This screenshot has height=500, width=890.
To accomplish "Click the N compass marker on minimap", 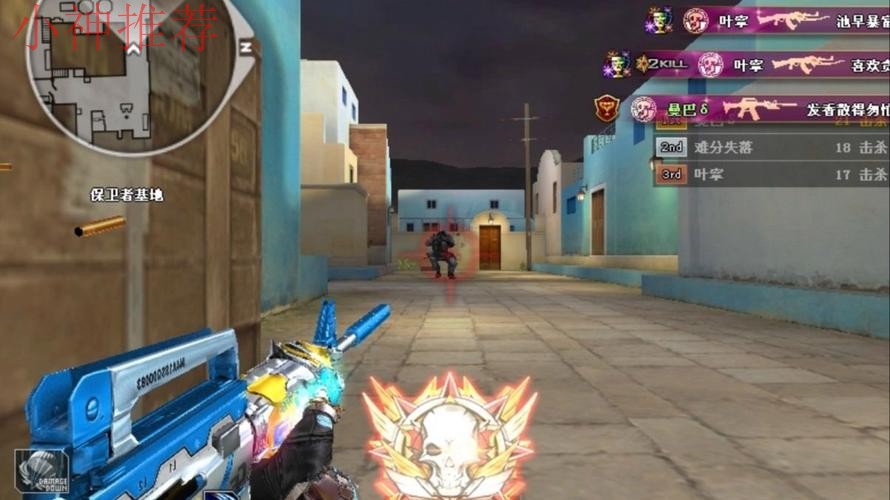I will (244, 46).
